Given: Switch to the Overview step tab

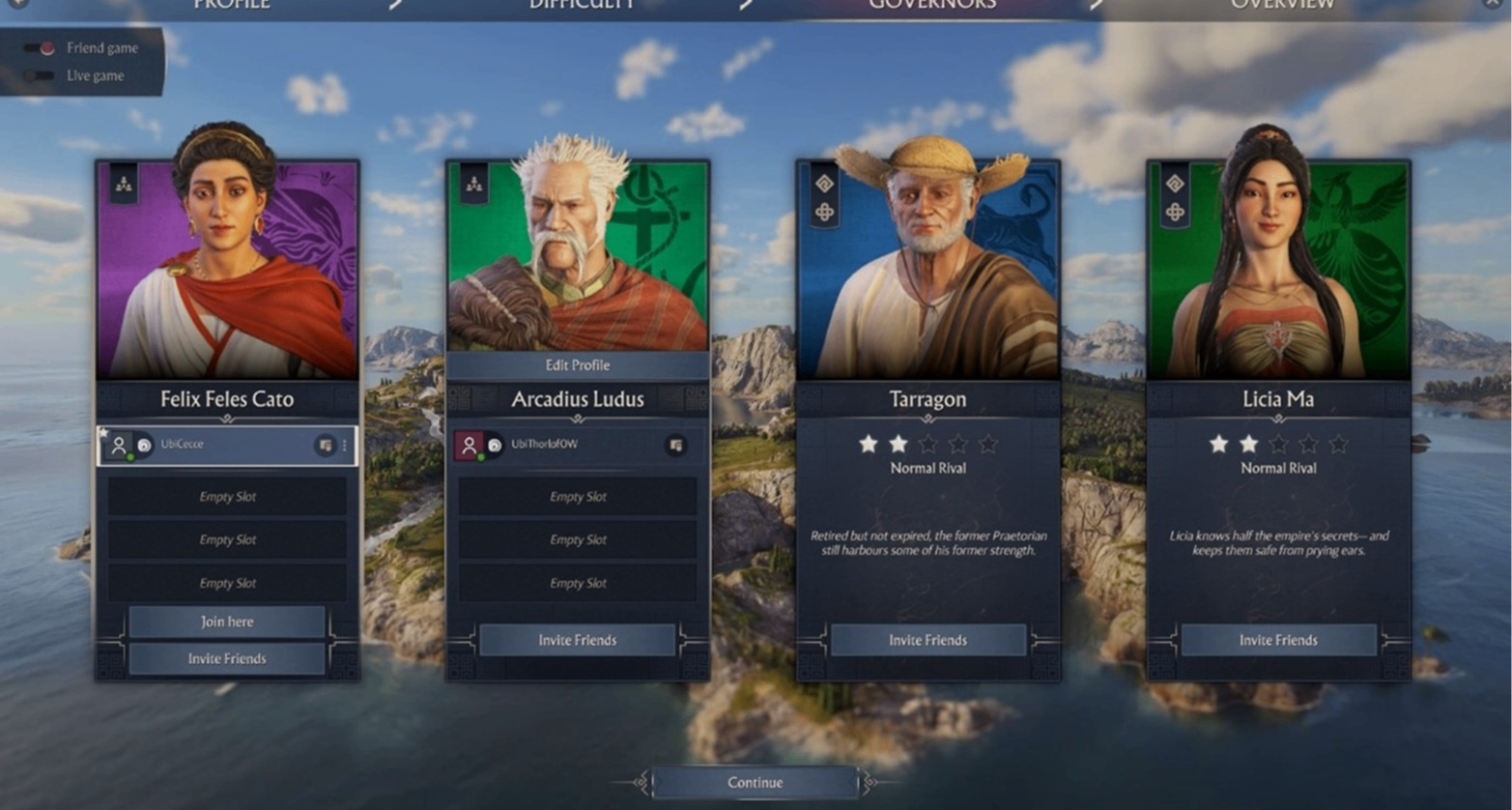Looking at the screenshot, I should tap(1282, 6).
